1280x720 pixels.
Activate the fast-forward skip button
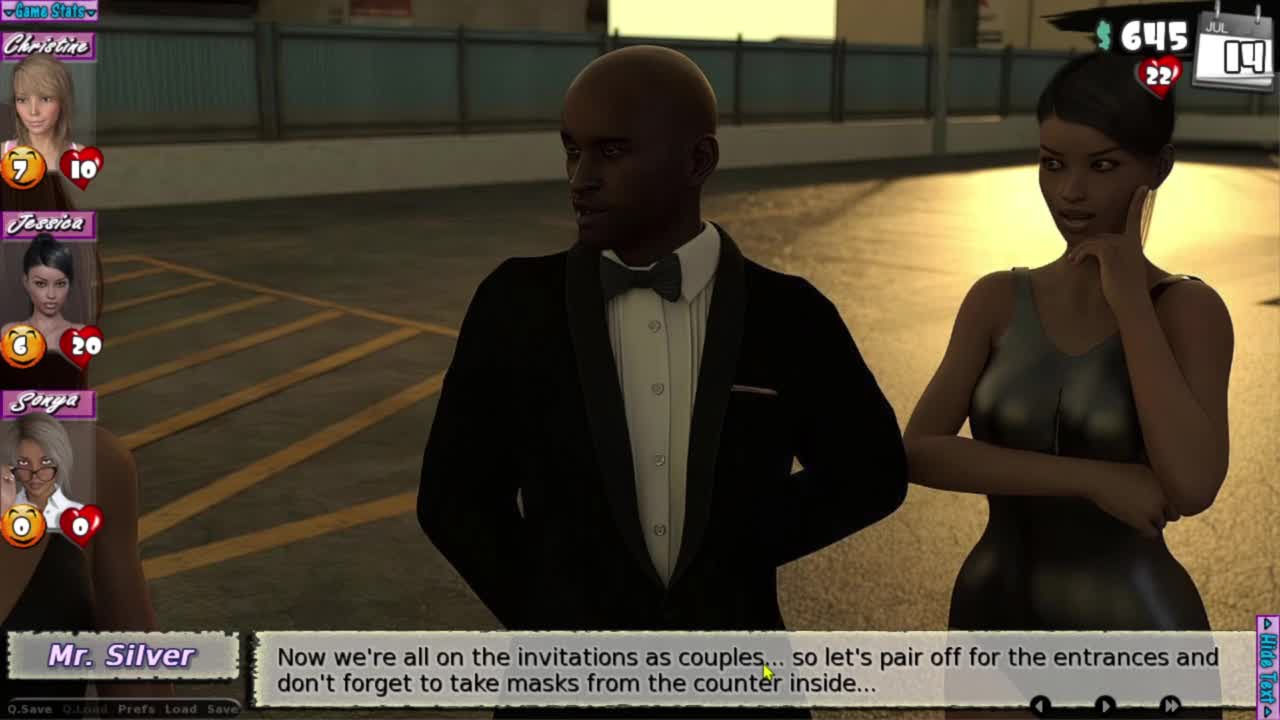click(1171, 706)
